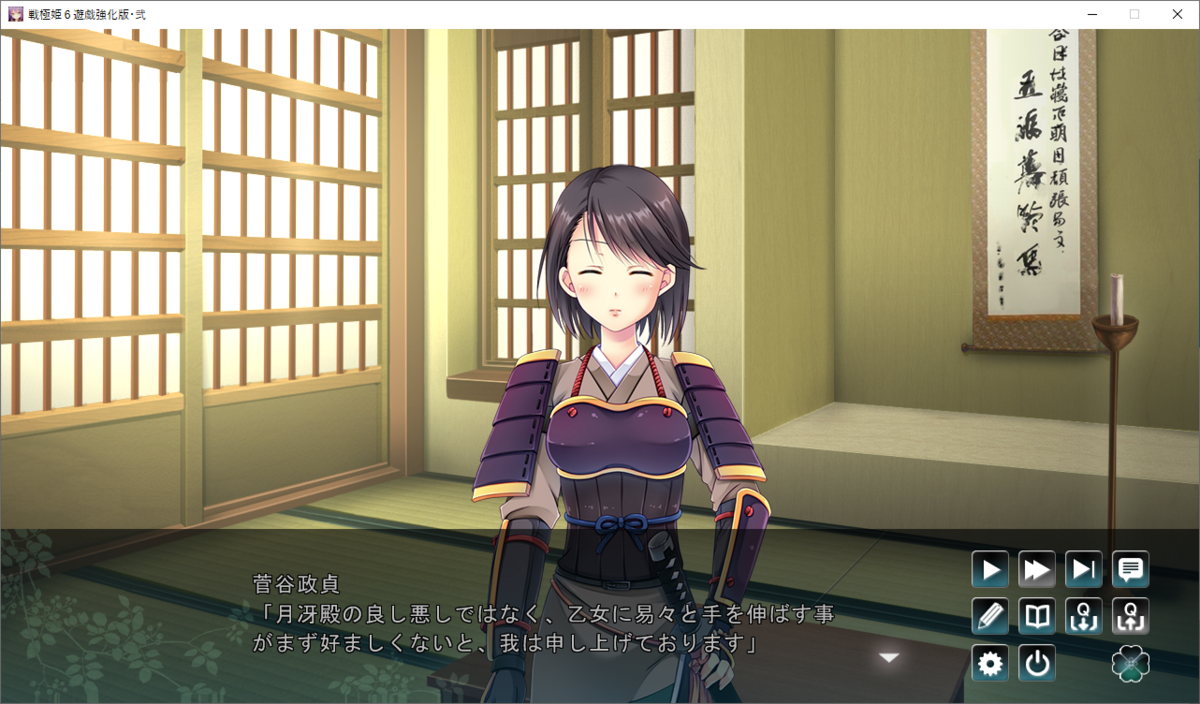Open the message log speech bubble
Viewport: 1200px width, 704px height.
point(1131,570)
